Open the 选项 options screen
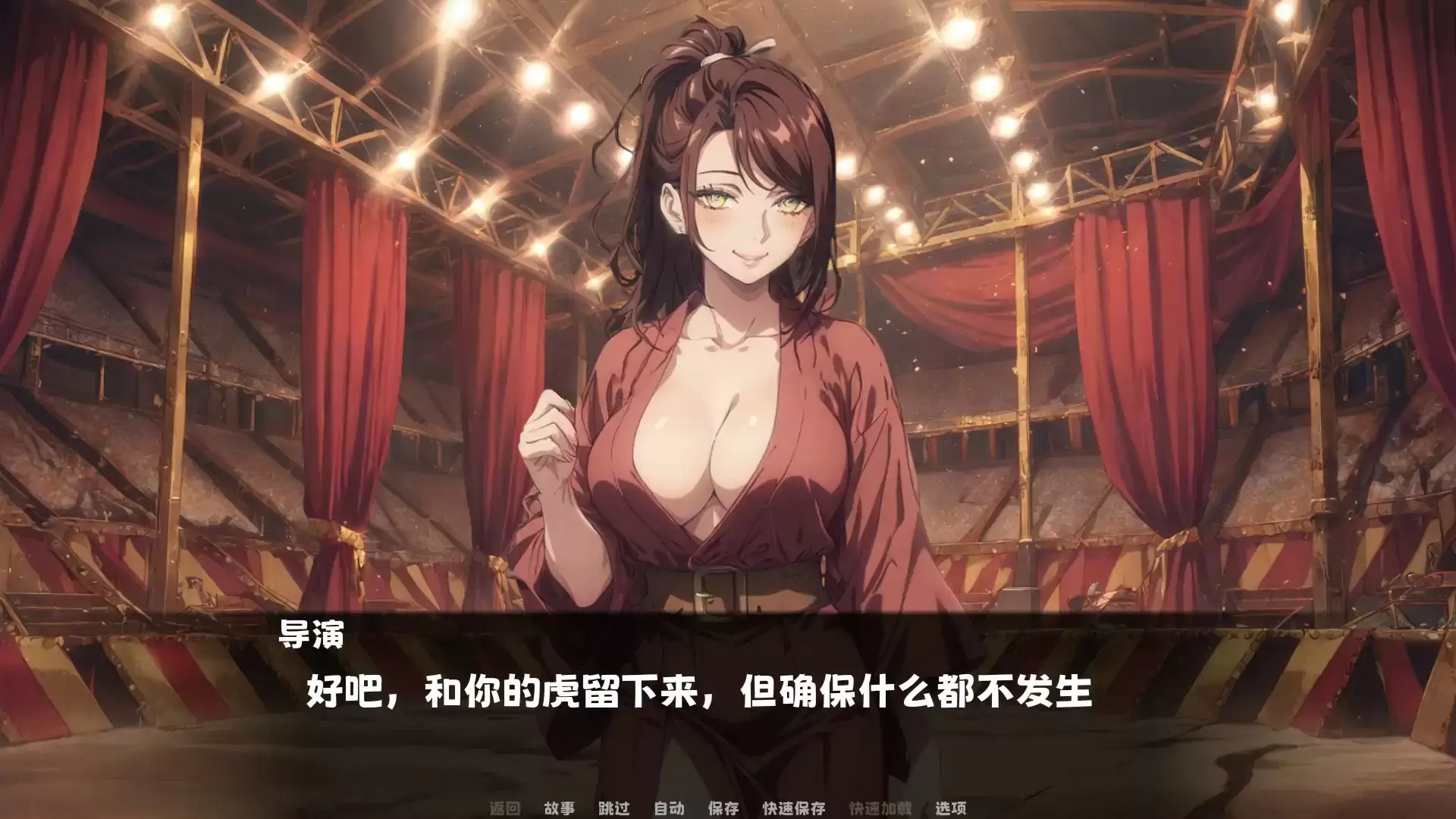This screenshot has height=819, width=1456. (950, 808)
